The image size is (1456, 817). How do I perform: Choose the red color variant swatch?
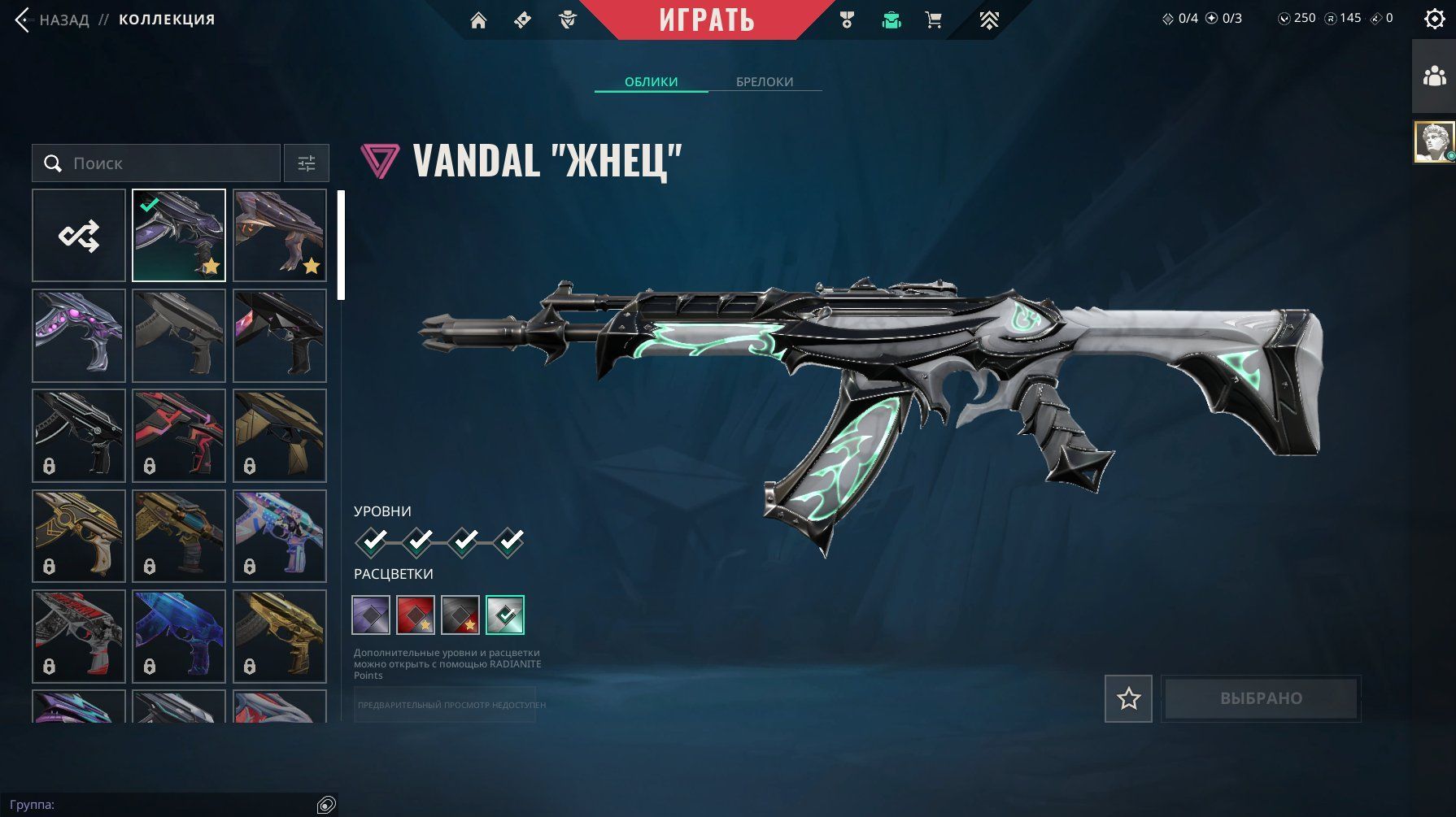(415, 615)
